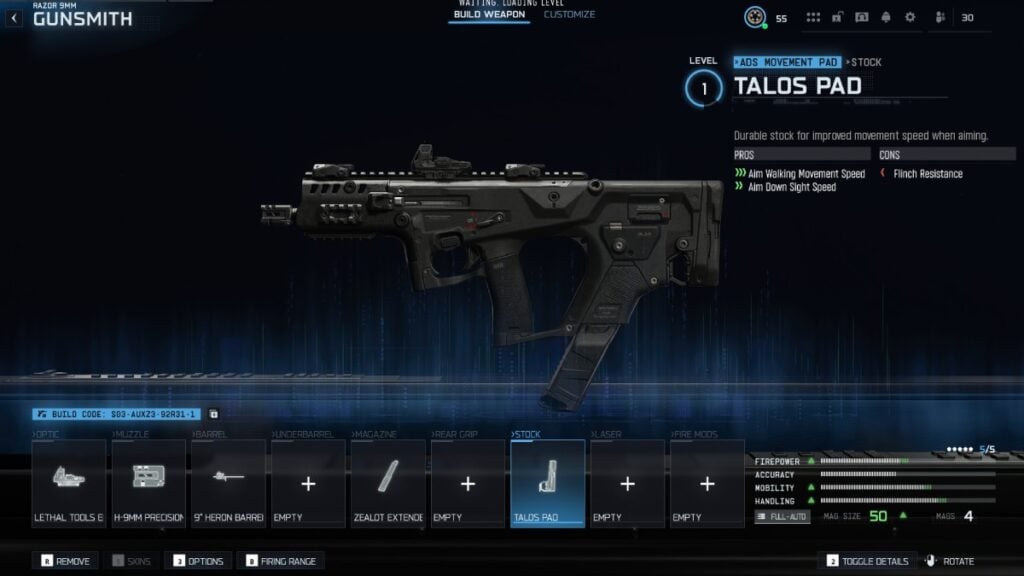Screen dimensions: 1024x576
Task: Go back using the top-left arrow
Action: [14, 18]
